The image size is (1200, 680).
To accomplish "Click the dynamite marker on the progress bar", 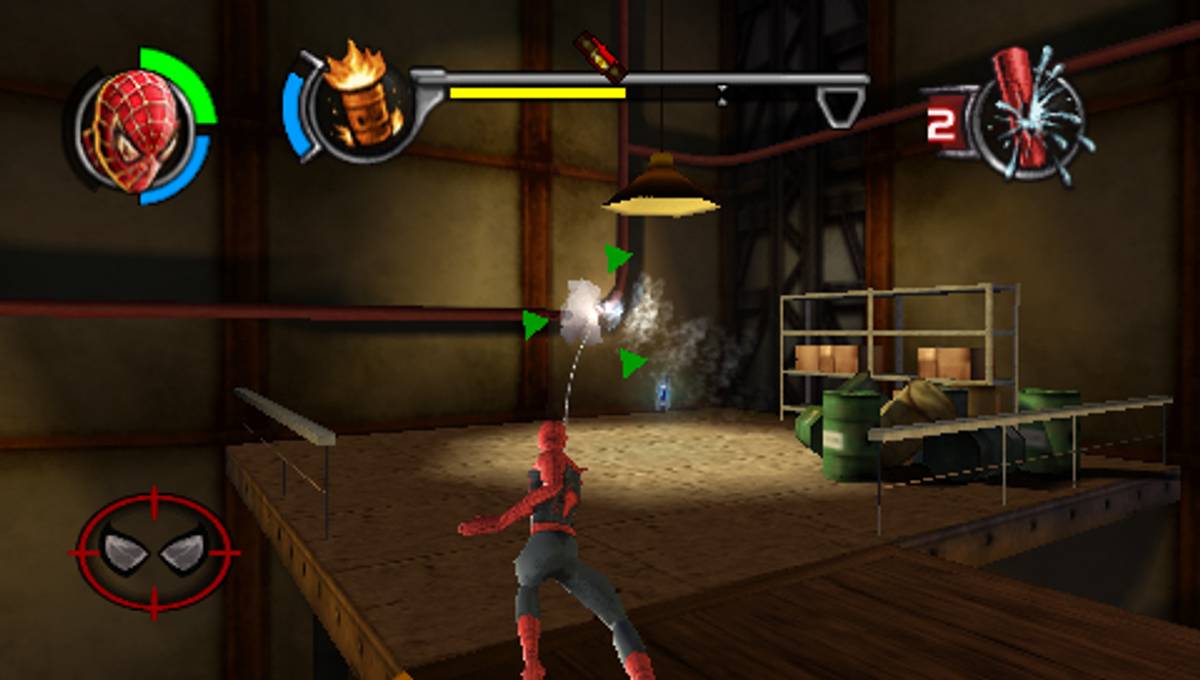I will (600, 57).
